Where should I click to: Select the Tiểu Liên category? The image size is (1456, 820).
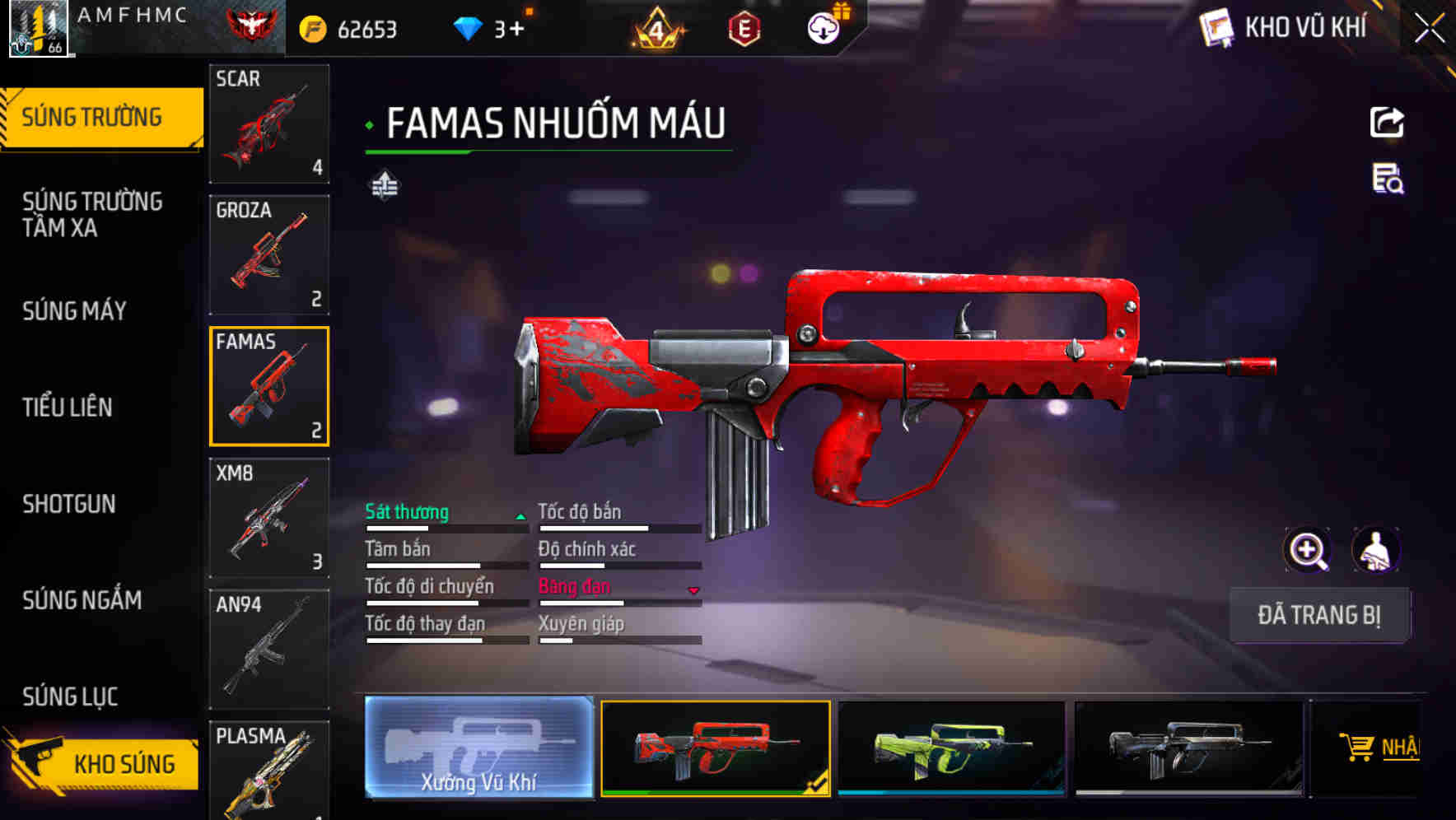tap(68, 408)
